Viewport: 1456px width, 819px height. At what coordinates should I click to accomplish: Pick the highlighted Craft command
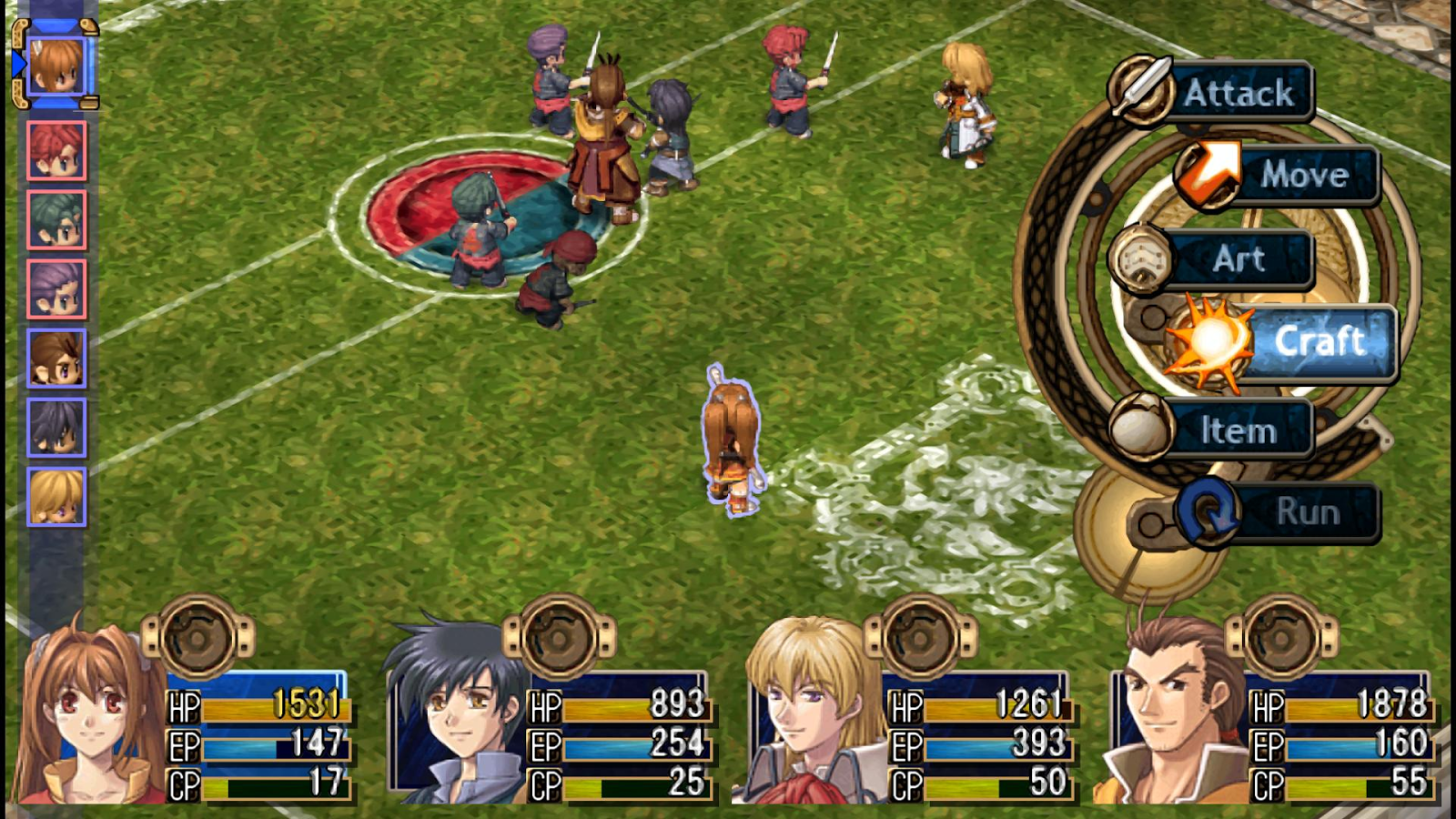click(x=1318, y=342)
